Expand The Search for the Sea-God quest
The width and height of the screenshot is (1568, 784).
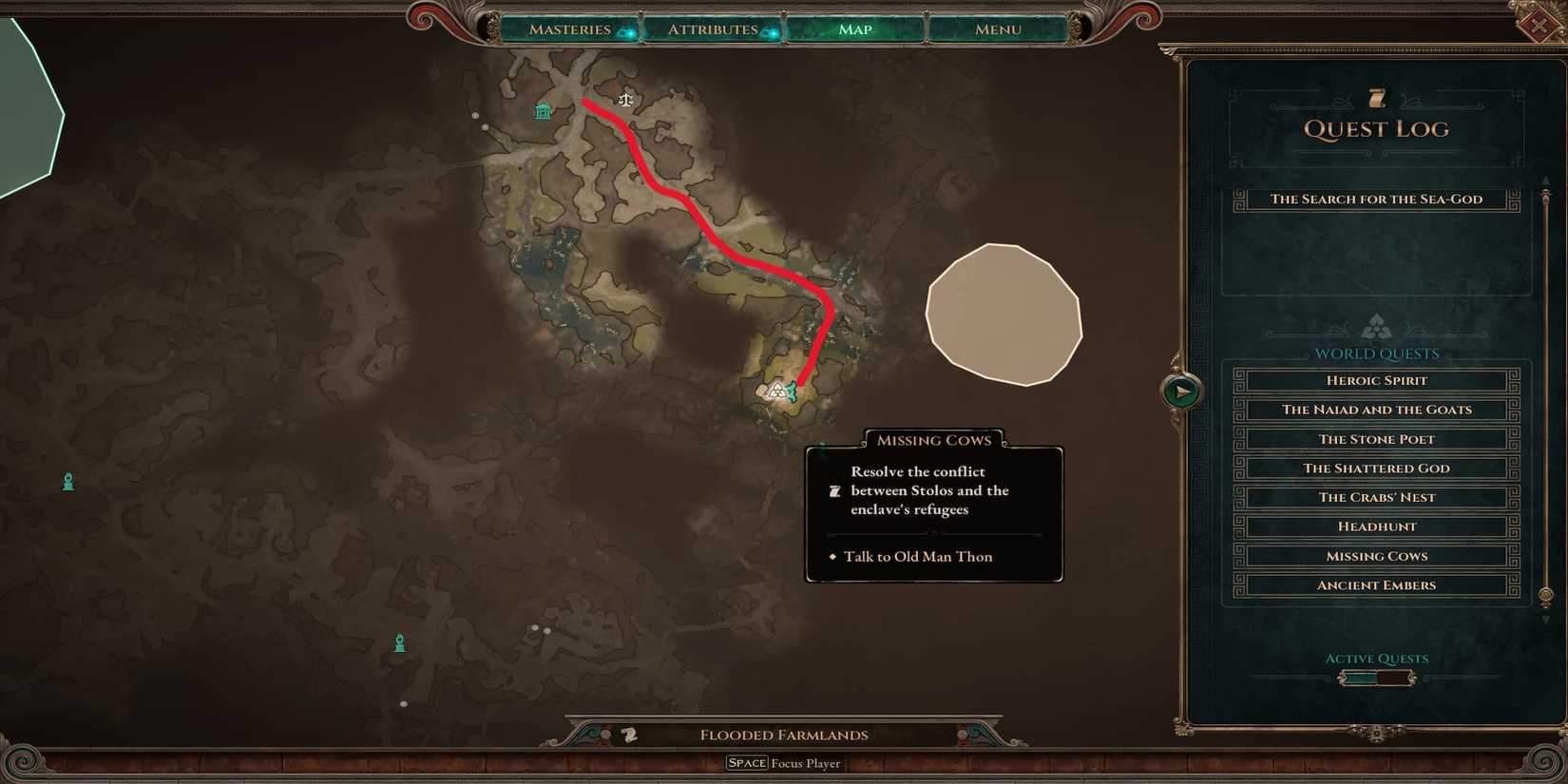(1376, 199)
